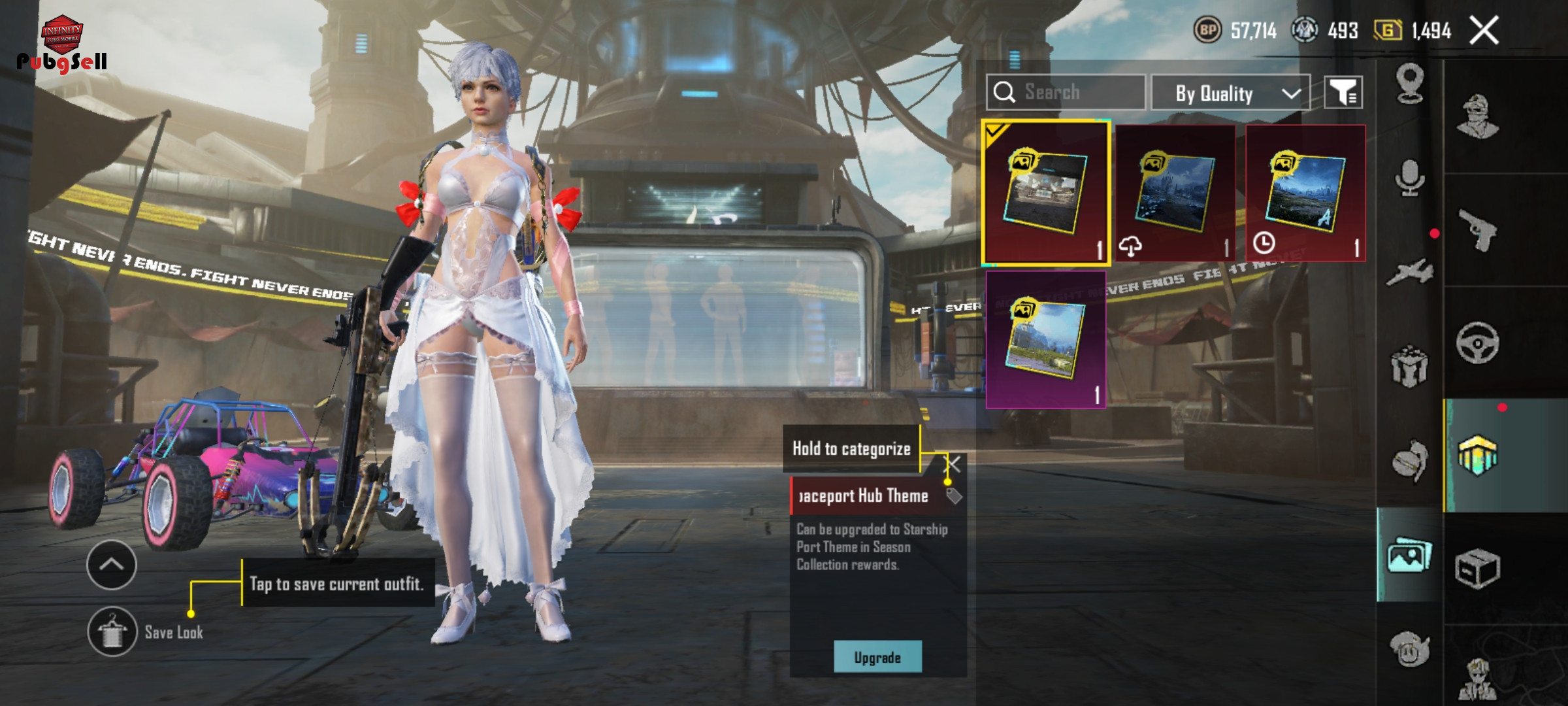Expand the up-arrow outfit panel
Viewport: 1568px width, 706px height.
(111, 565)
